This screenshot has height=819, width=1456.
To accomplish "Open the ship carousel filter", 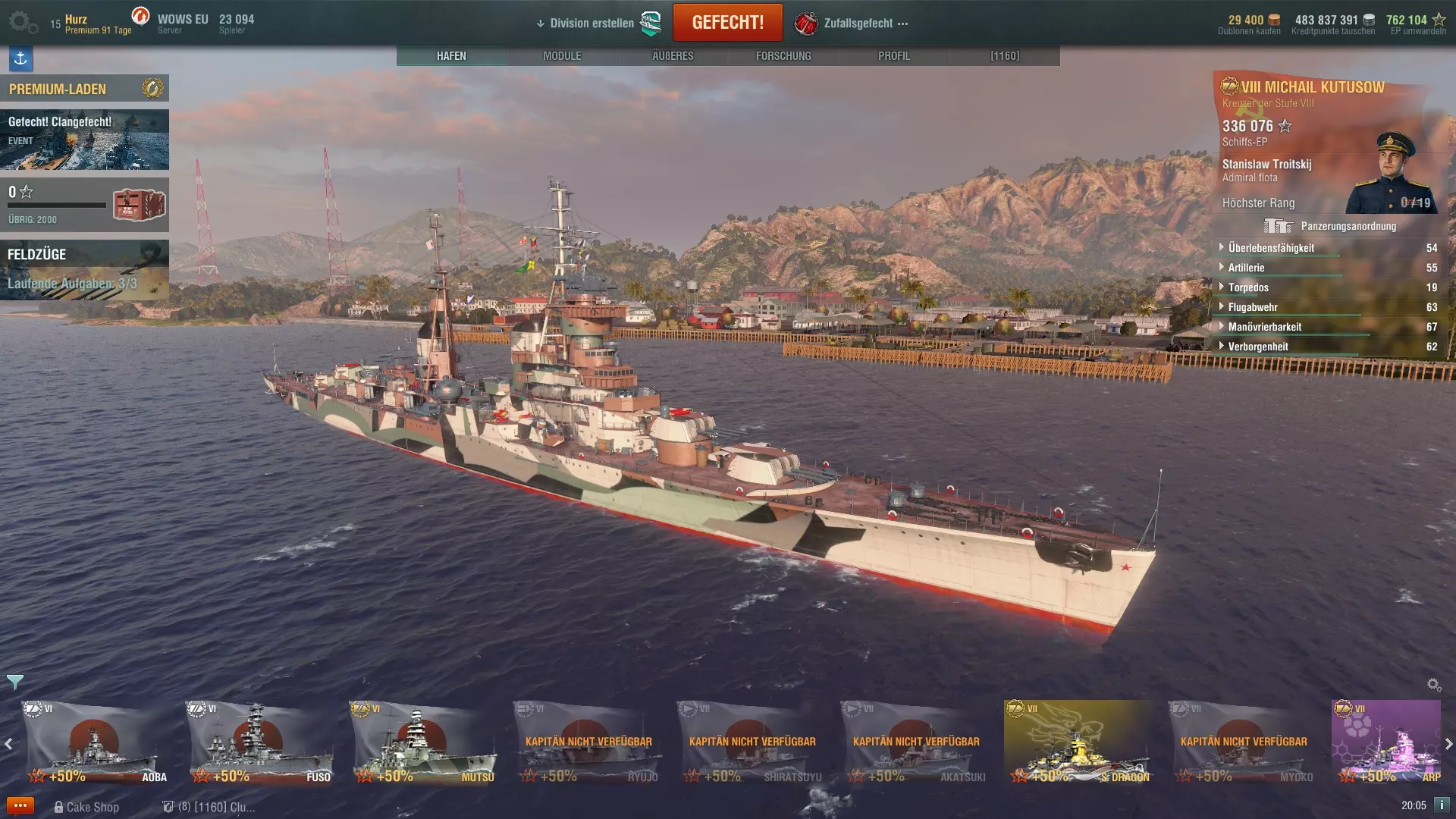I will (14, 682).
